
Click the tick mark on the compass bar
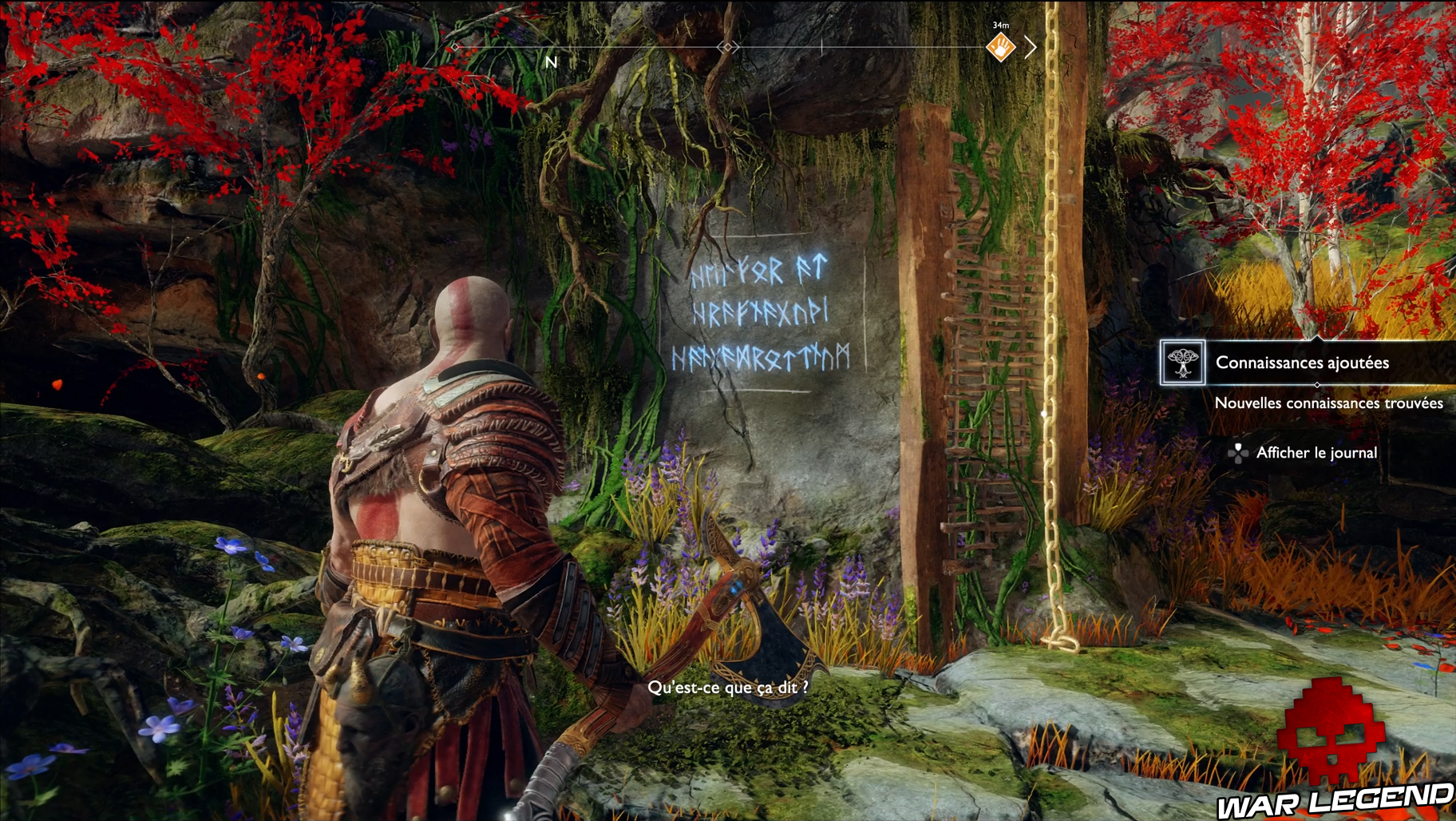click(822, 46)
